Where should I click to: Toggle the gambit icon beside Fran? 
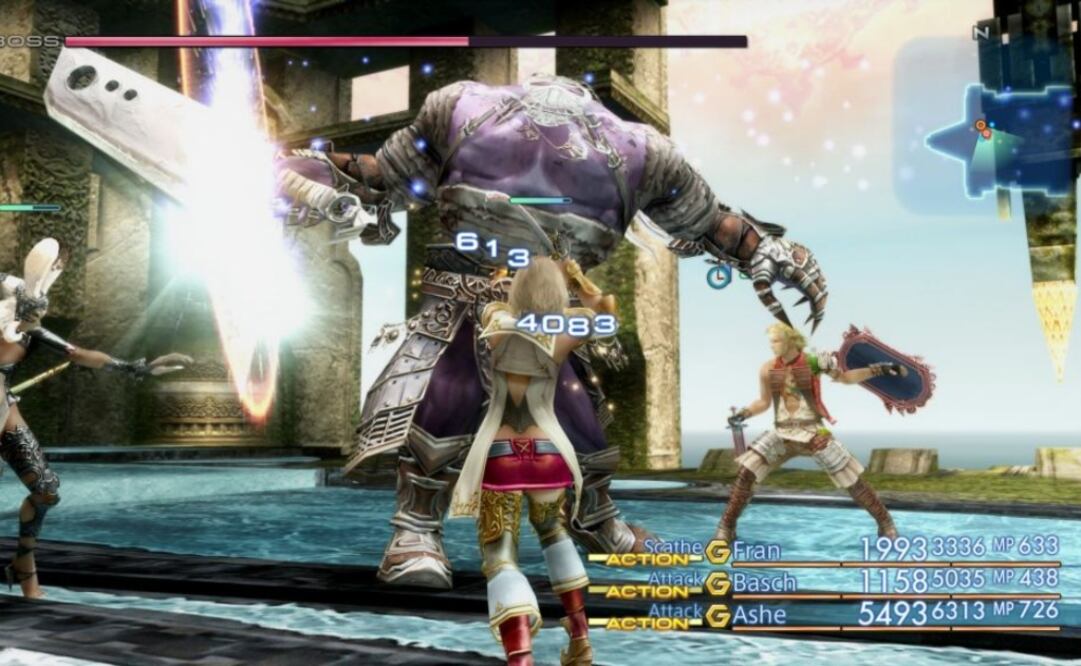click(x=717, y=551)
